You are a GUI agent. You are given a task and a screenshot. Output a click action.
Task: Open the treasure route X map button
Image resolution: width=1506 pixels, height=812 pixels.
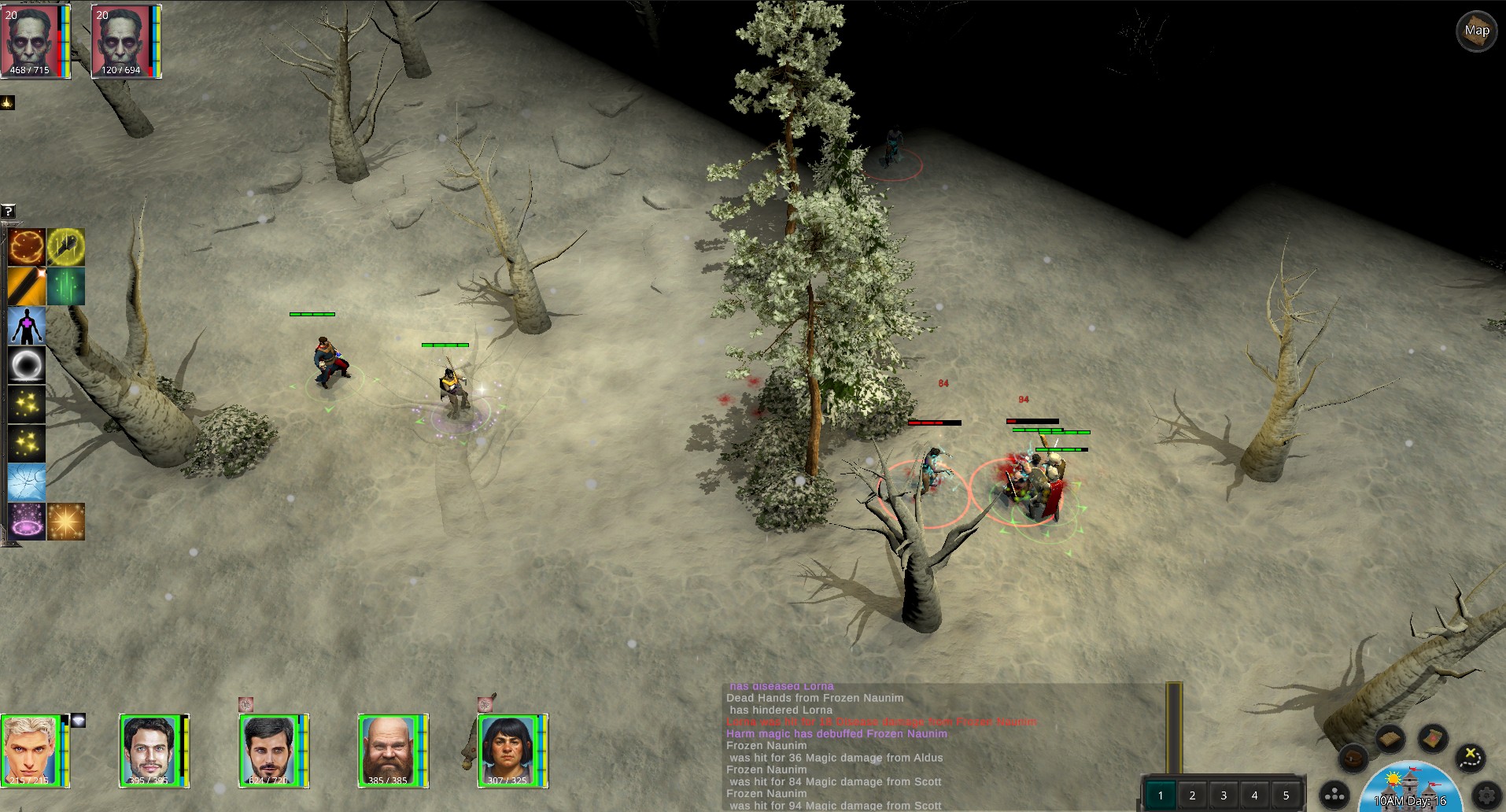tap(1469, 757)
